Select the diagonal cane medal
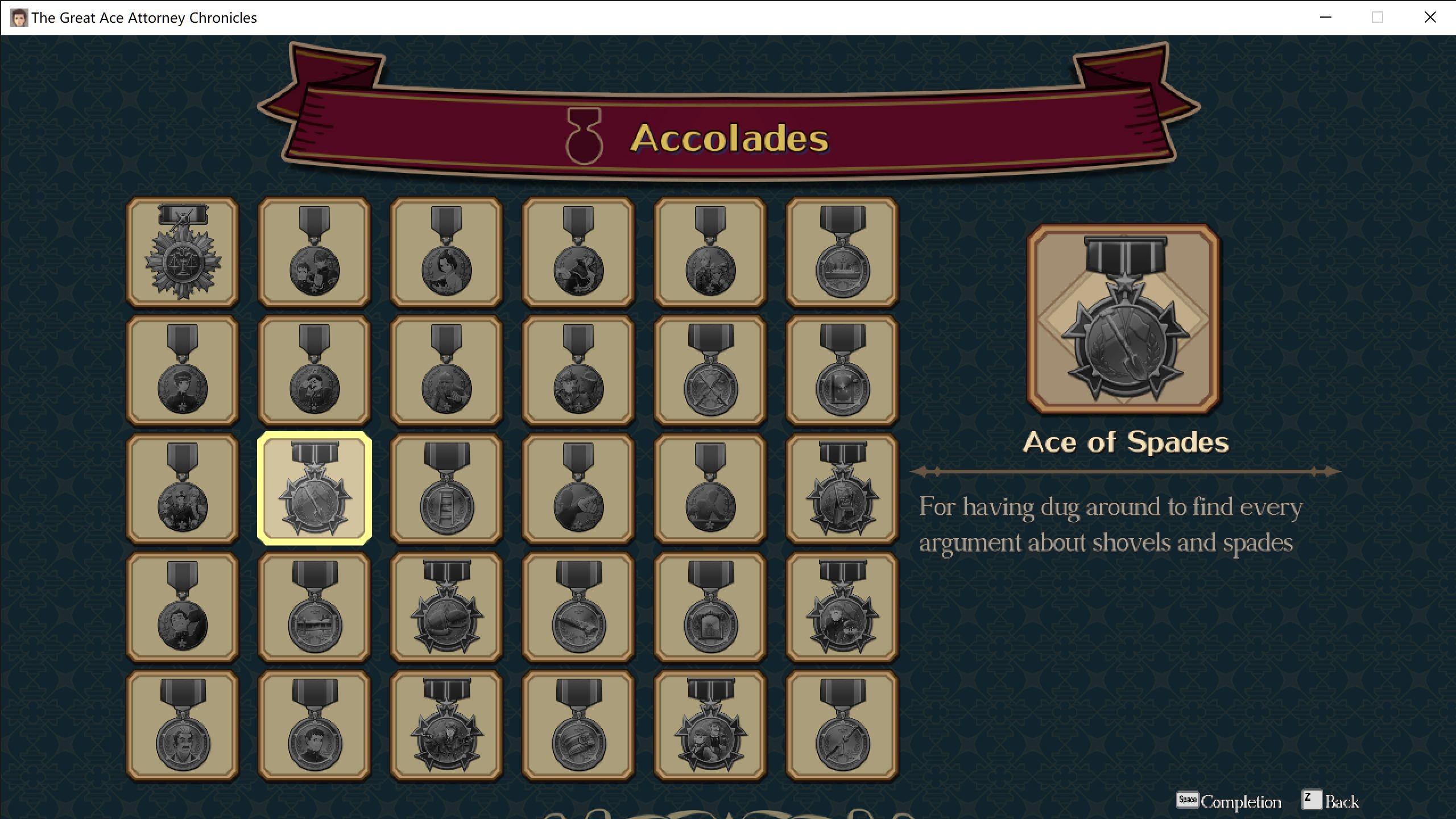Image resolution: width=1456 pixels, height=819 pixels. 842,726
